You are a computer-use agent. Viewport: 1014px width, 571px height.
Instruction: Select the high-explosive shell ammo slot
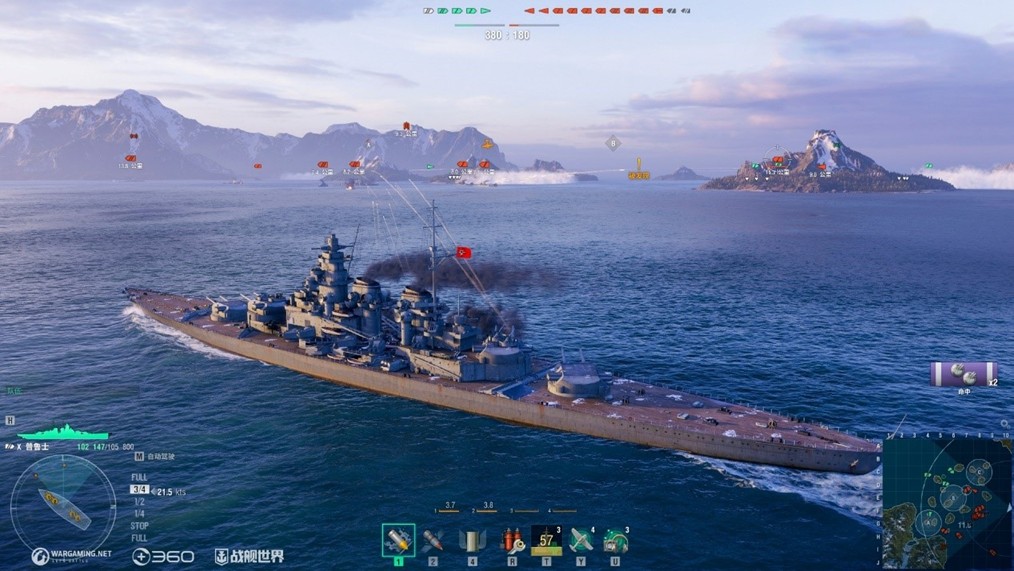[x=398, y=540]
